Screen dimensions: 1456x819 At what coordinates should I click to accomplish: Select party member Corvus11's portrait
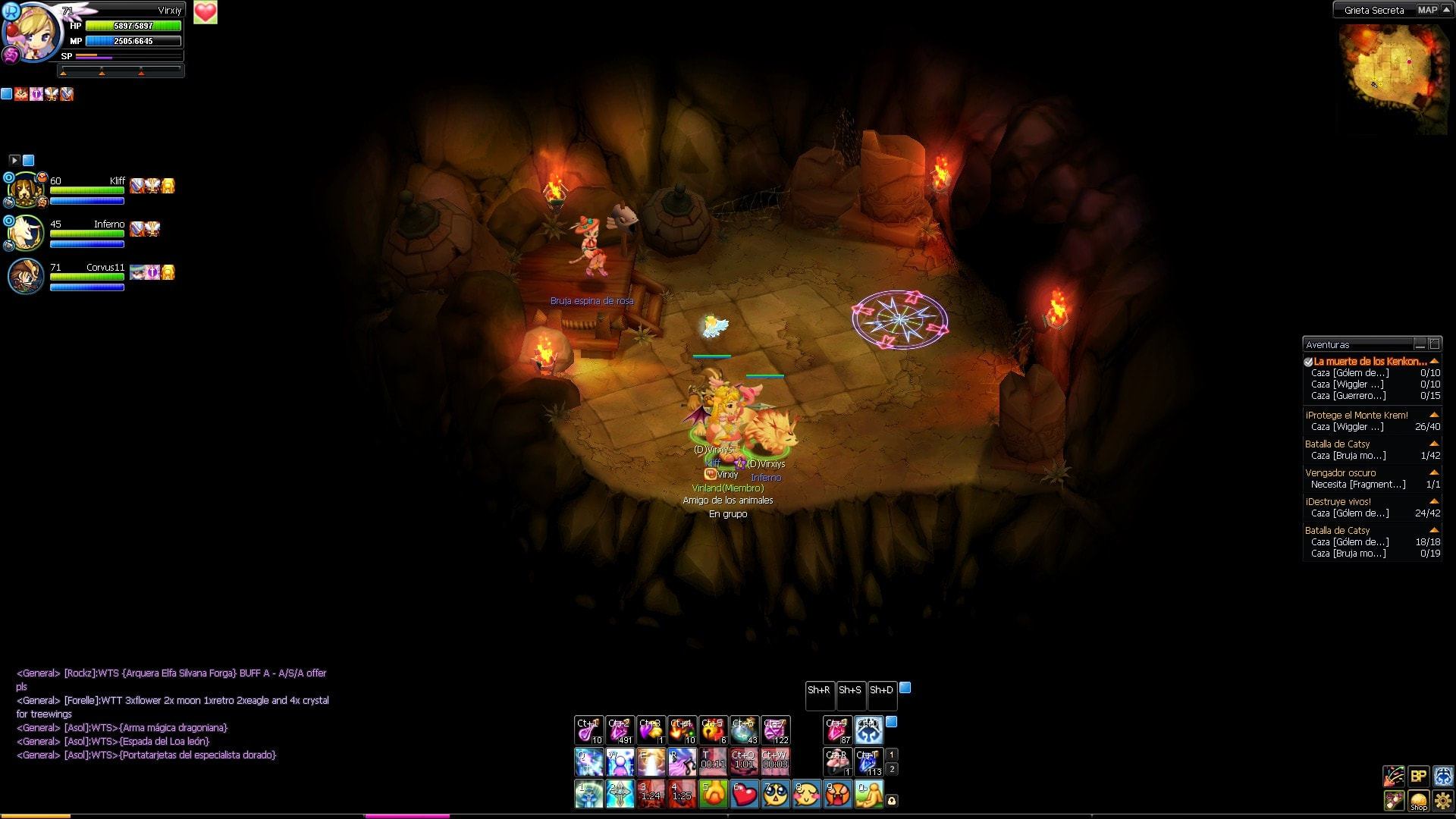click(26, 276)
